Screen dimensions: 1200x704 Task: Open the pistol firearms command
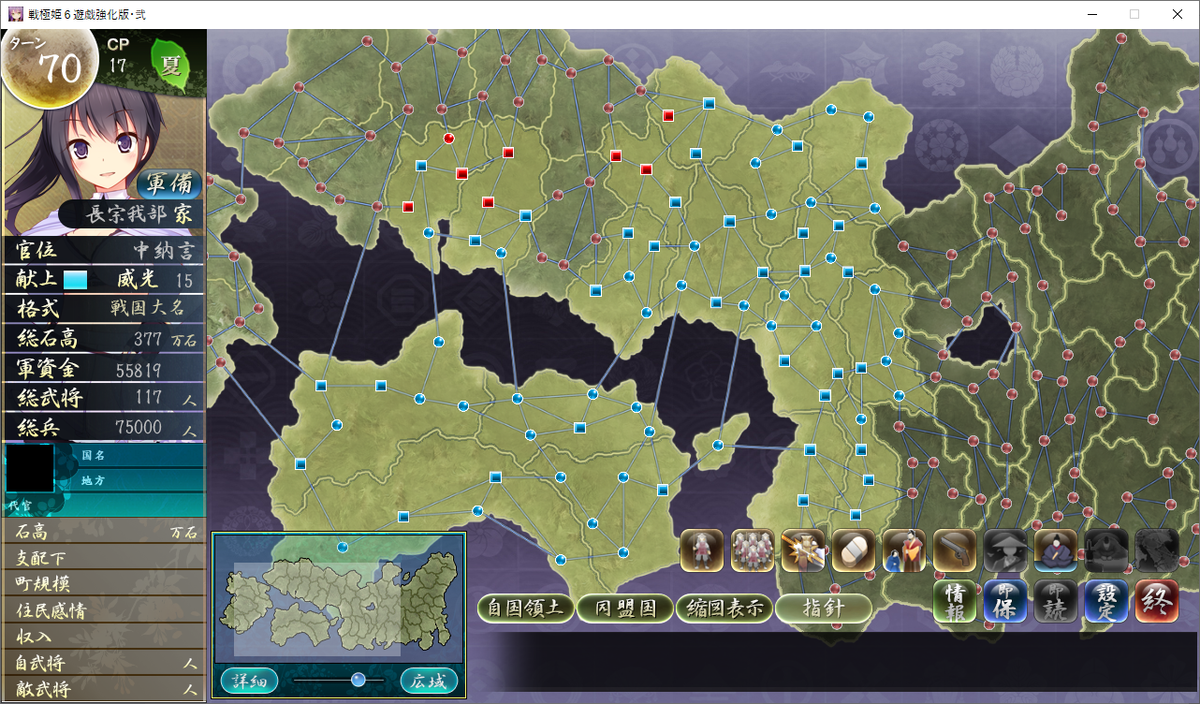[x=955, y=550]
